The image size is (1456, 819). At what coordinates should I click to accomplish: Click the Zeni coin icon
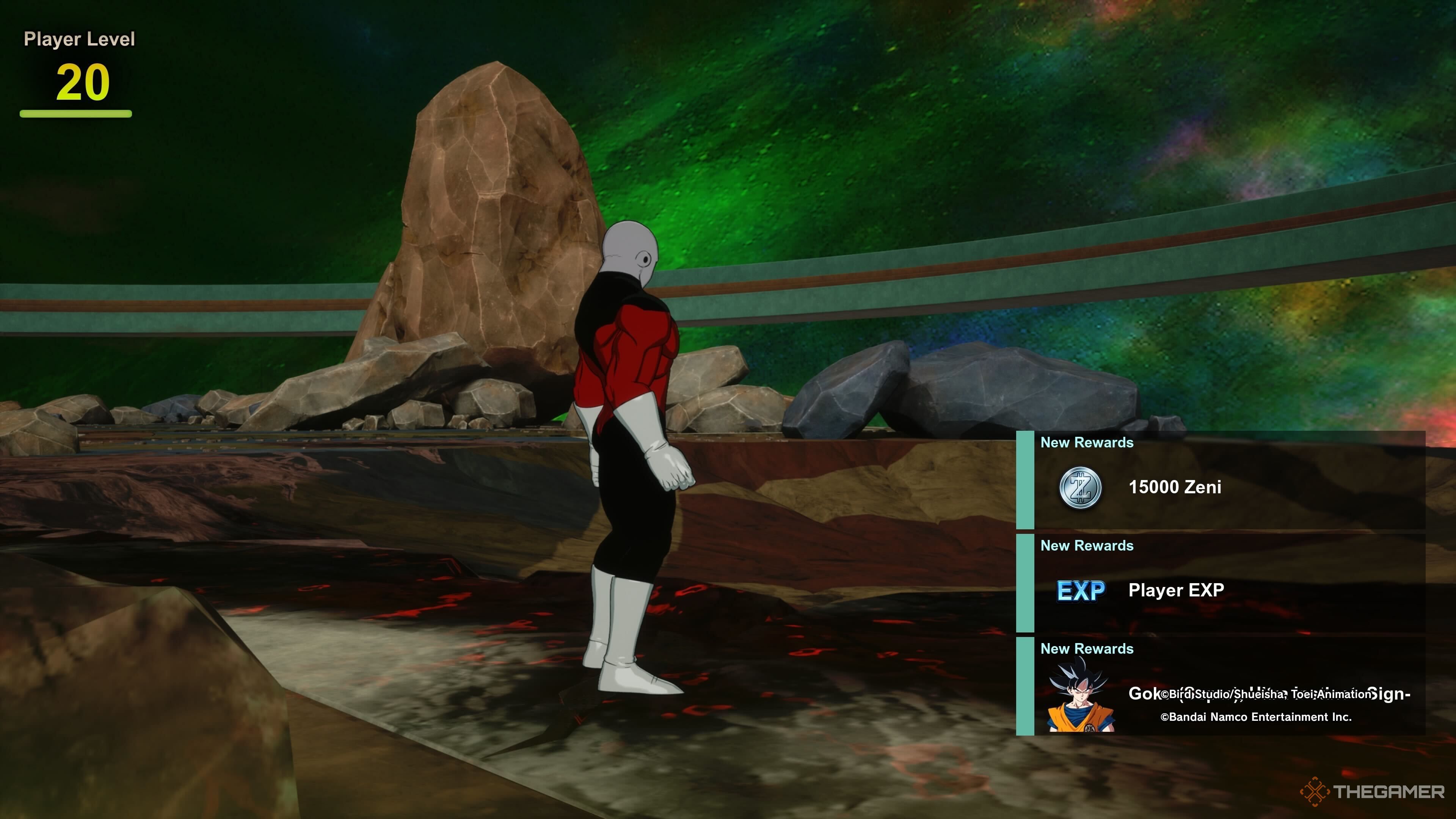pos(1080,488)
